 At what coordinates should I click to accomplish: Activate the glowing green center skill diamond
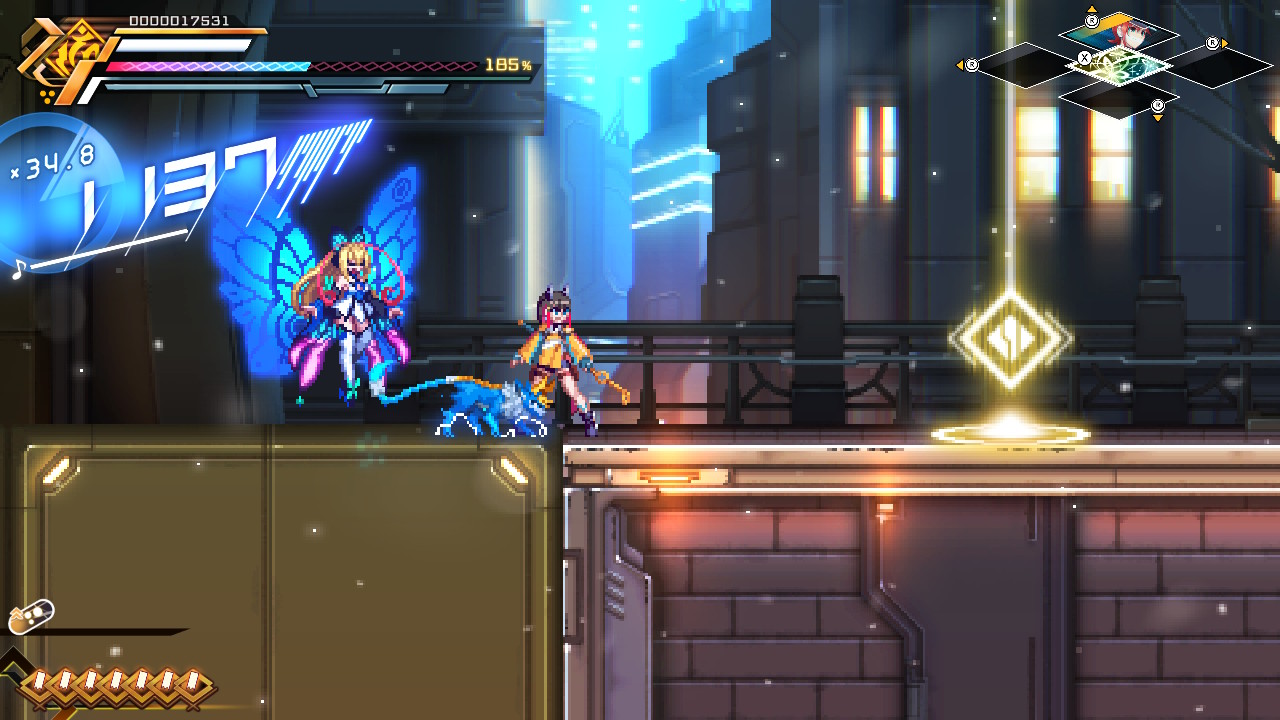tap(1119, 66)
